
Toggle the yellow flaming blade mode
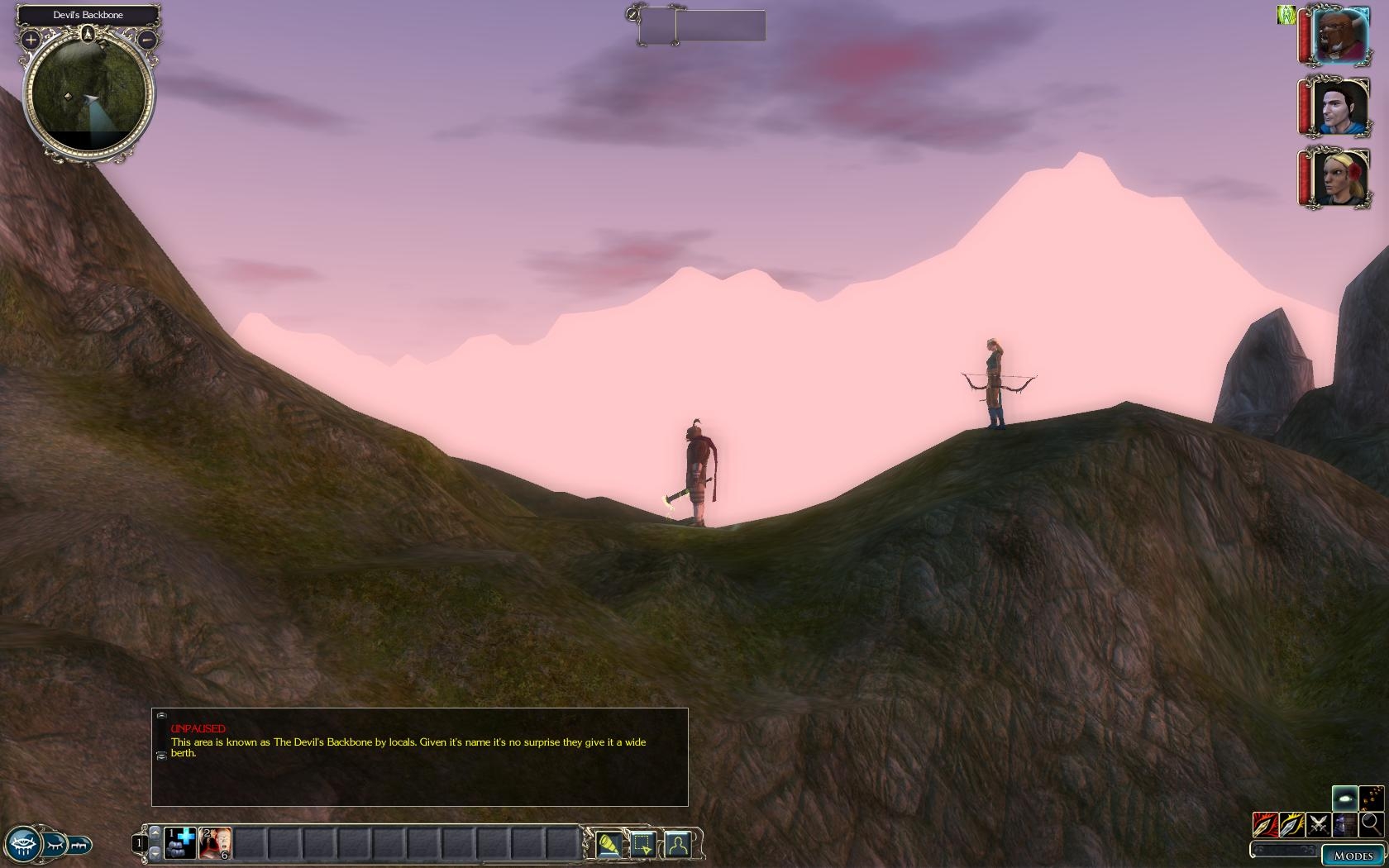1291,824
